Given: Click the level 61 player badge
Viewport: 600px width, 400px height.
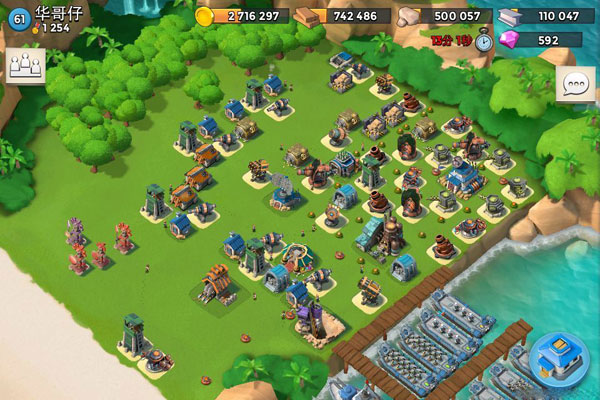Looking at the screenshot, I should pos(18,16).
